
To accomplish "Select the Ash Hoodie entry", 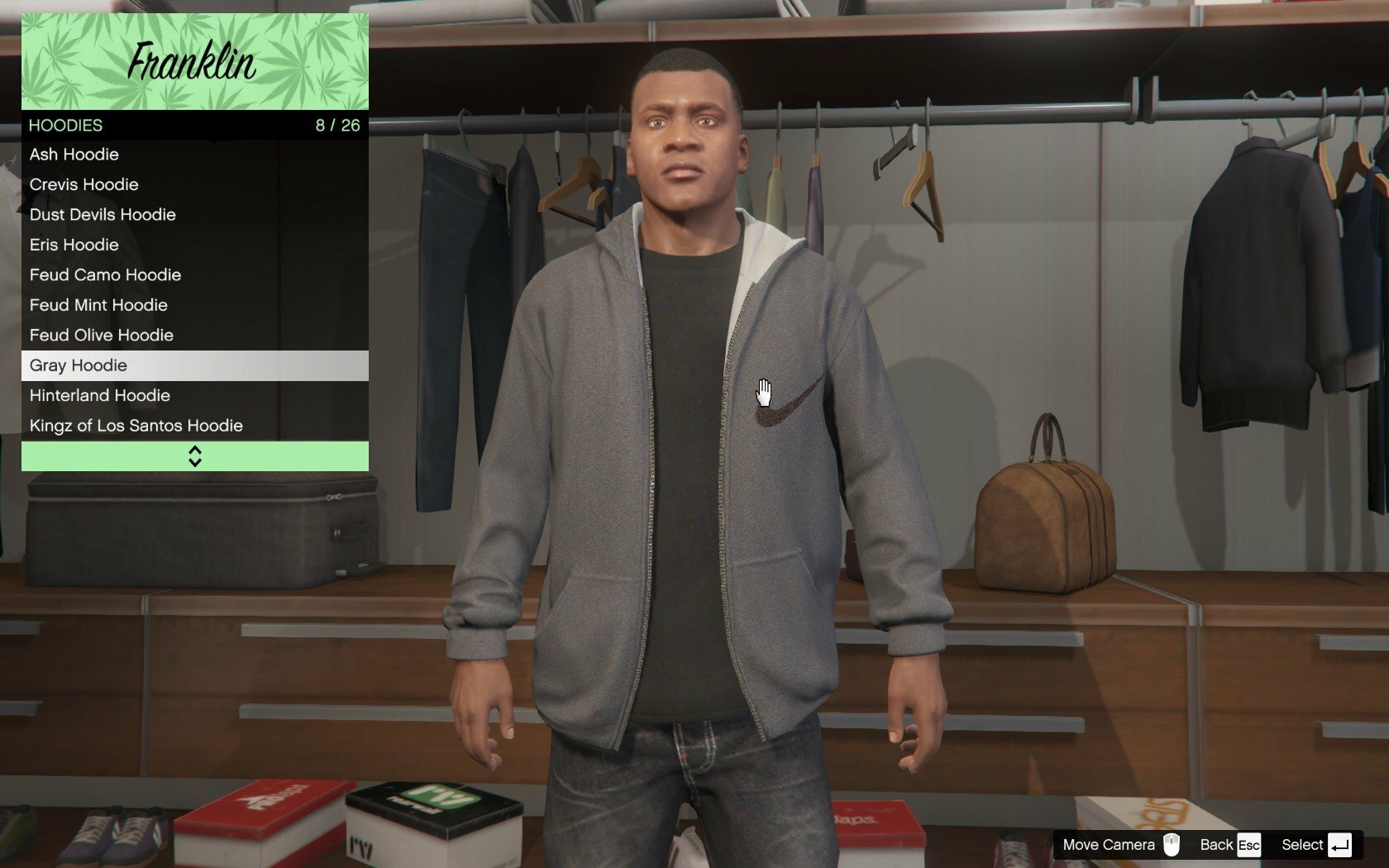I will pyautogui.click(x=194, y=155).
